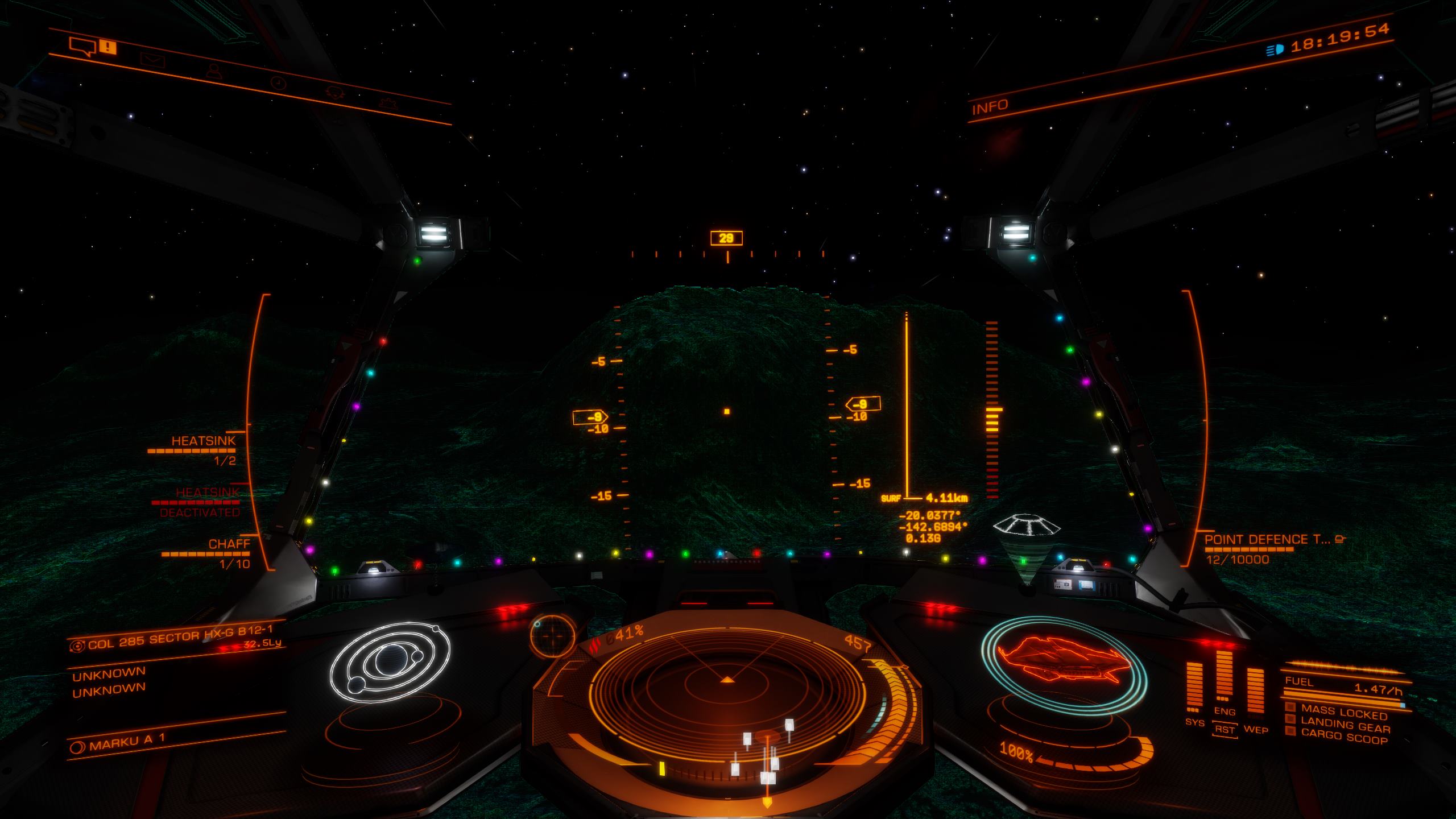Select the COL 285 Sector HX-G B12-1 destination
The width and height of the screenshot is (1456, 819).
click(180, 637)
